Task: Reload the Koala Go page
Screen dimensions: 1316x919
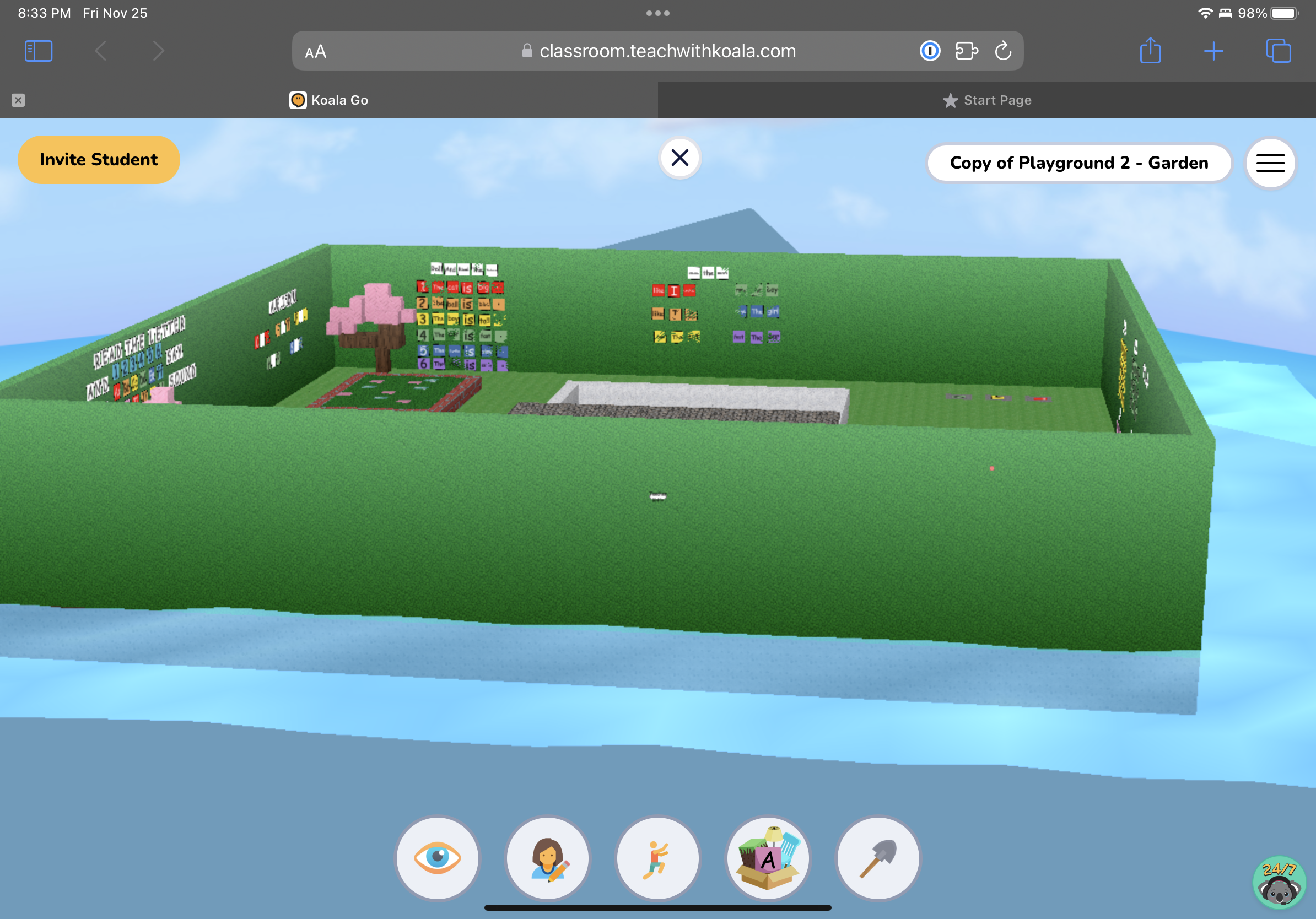Action: [x=1002, y=51]
